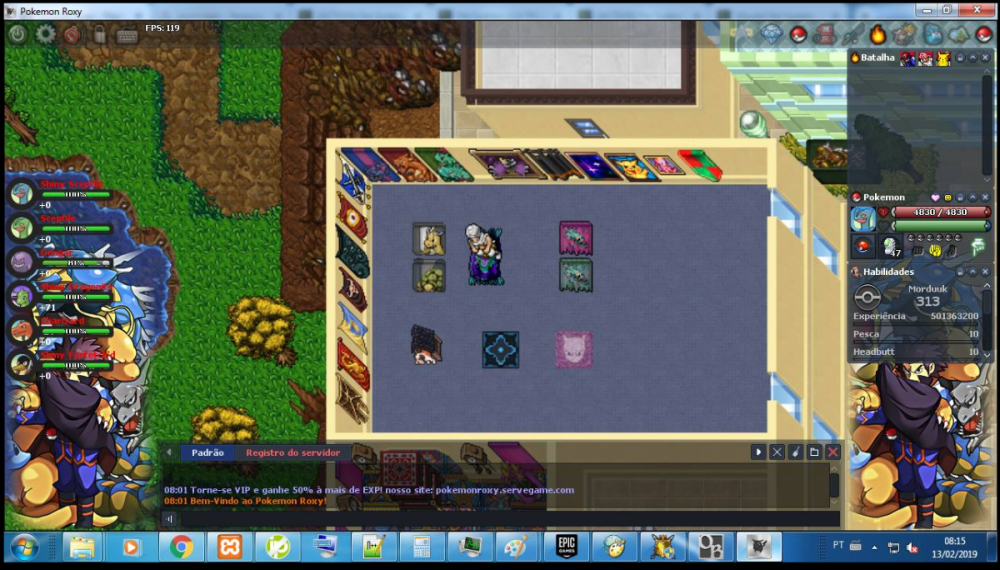The image size is (1000, 570).
Task: Click the power/logout icon in top bar
Action: (x=17, y=34)
